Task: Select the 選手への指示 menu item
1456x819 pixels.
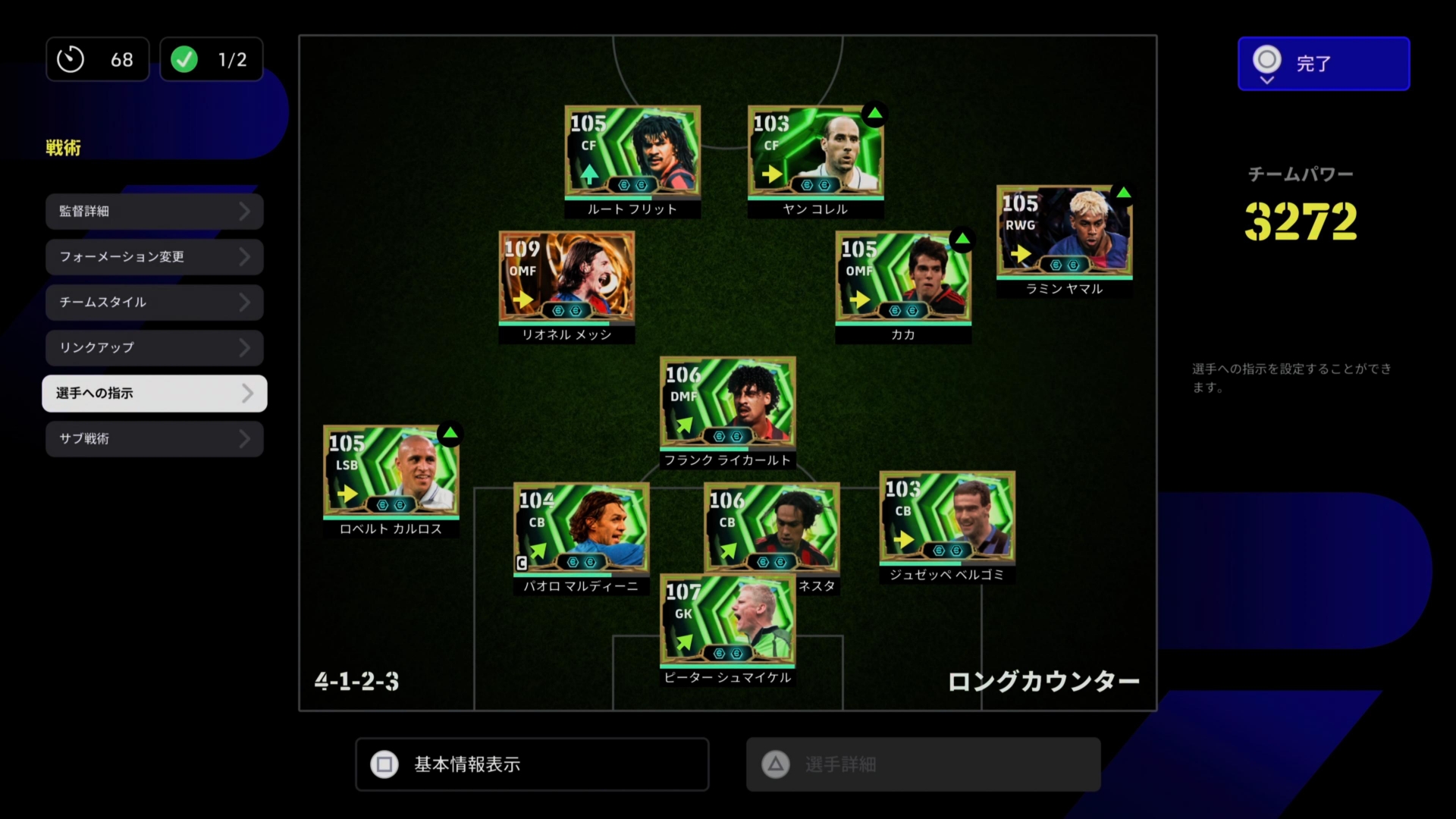Action: pyautogui.click(x=154, y=394)
